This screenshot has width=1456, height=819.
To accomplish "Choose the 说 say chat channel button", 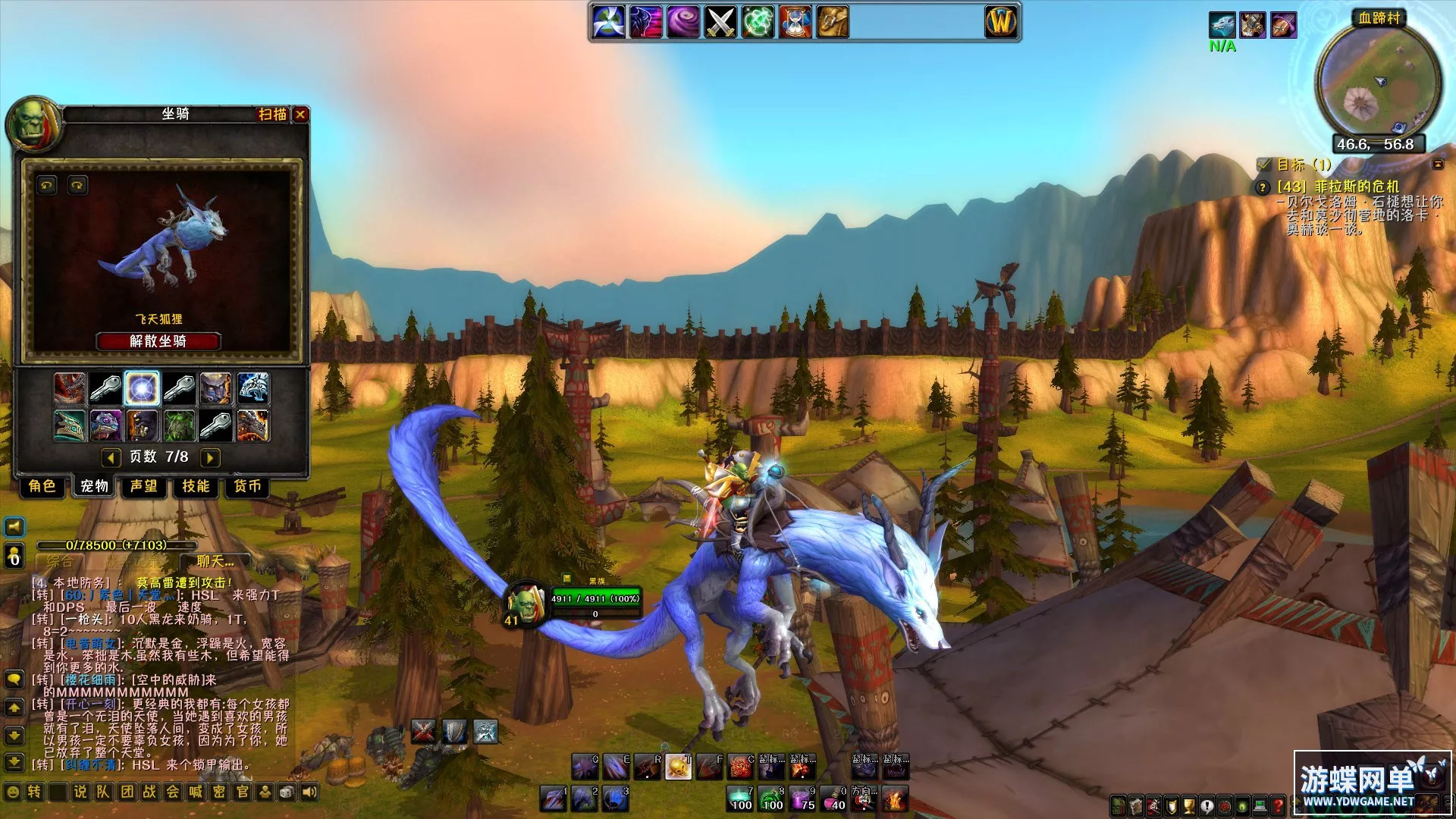I will click(x=80, y=792).
